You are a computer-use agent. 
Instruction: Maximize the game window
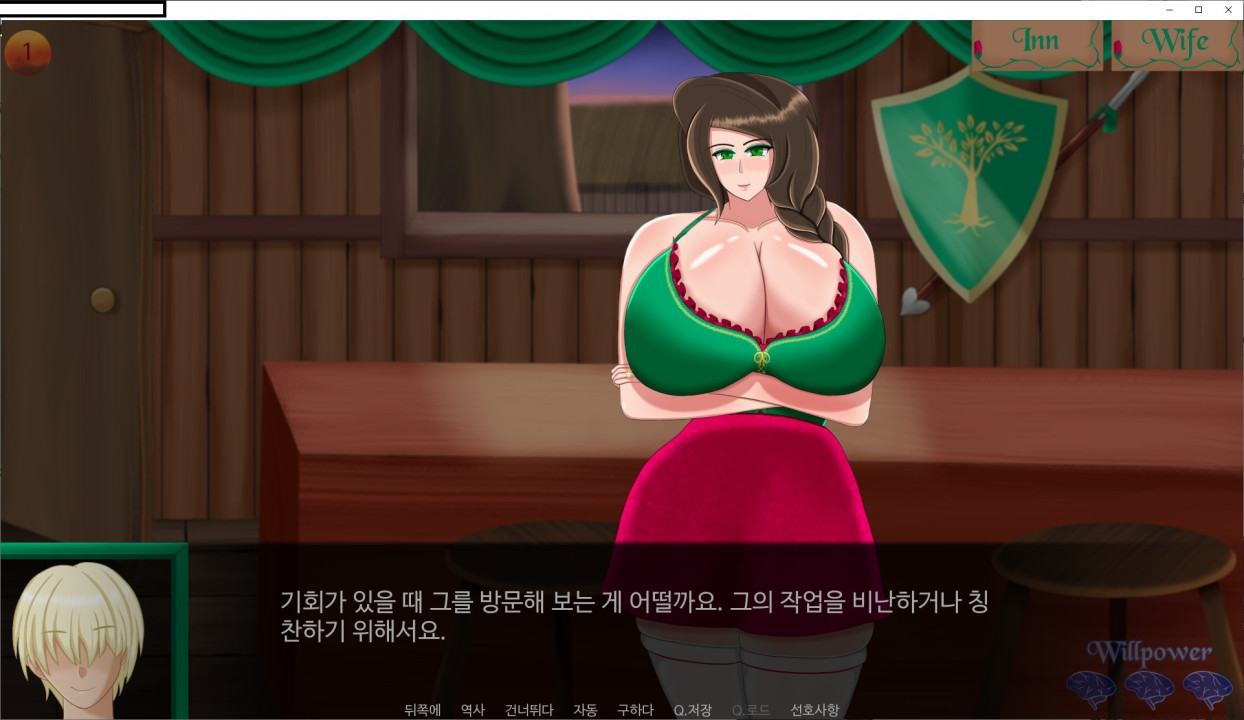1198,9
